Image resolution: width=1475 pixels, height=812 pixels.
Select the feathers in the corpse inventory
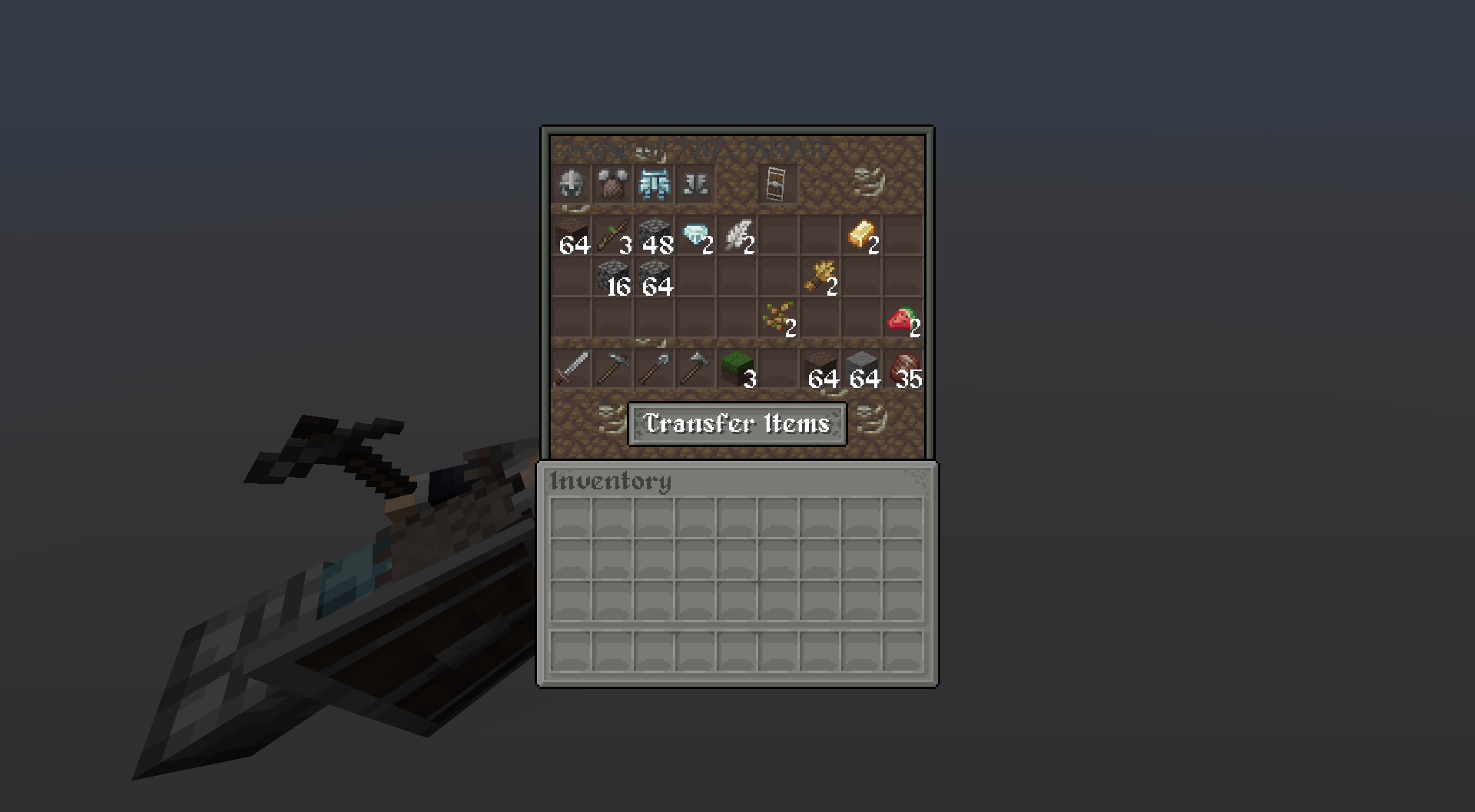click(x=736, y=234)
